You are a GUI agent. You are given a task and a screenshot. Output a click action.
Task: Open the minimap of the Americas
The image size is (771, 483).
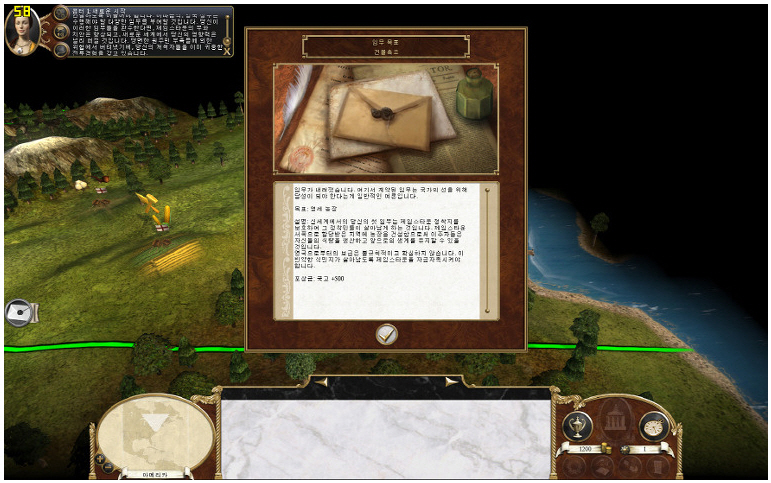click(x=155, y=431)
